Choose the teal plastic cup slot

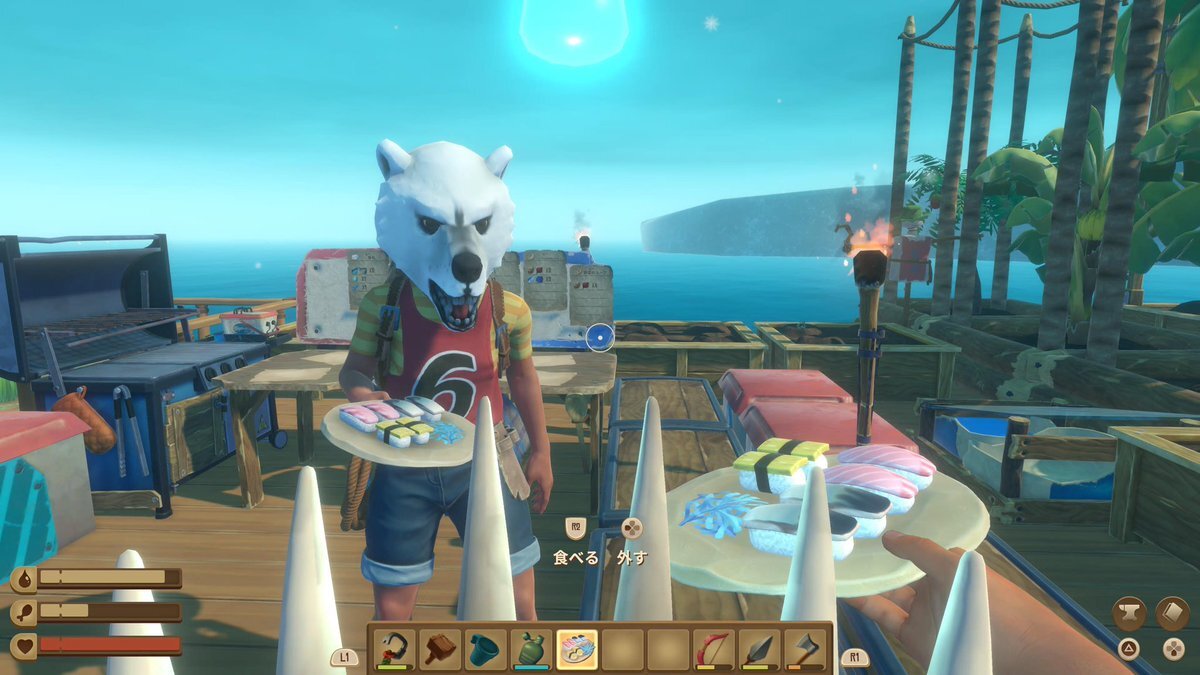coord(486,649)
